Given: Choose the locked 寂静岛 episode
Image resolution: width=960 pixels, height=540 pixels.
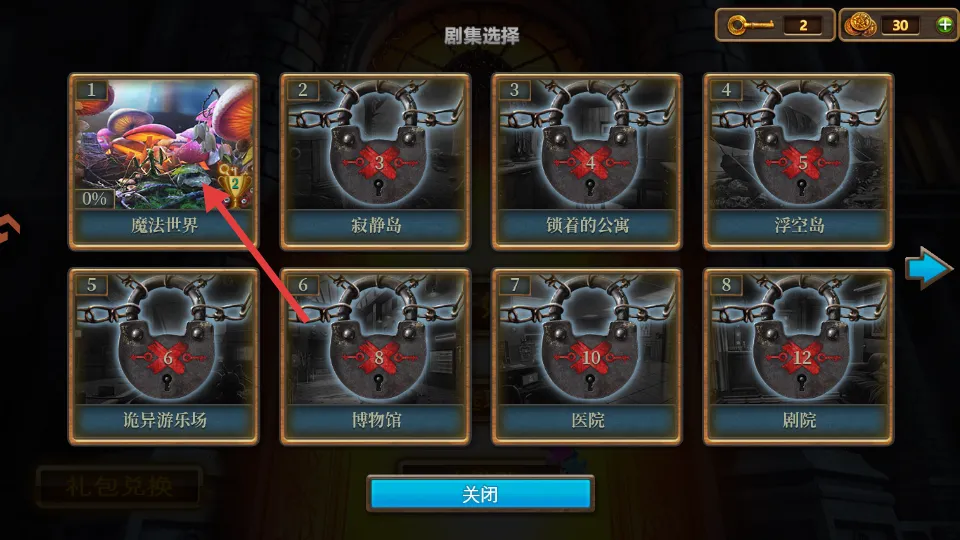Looking at the screenshot, I should pos(375,160).
